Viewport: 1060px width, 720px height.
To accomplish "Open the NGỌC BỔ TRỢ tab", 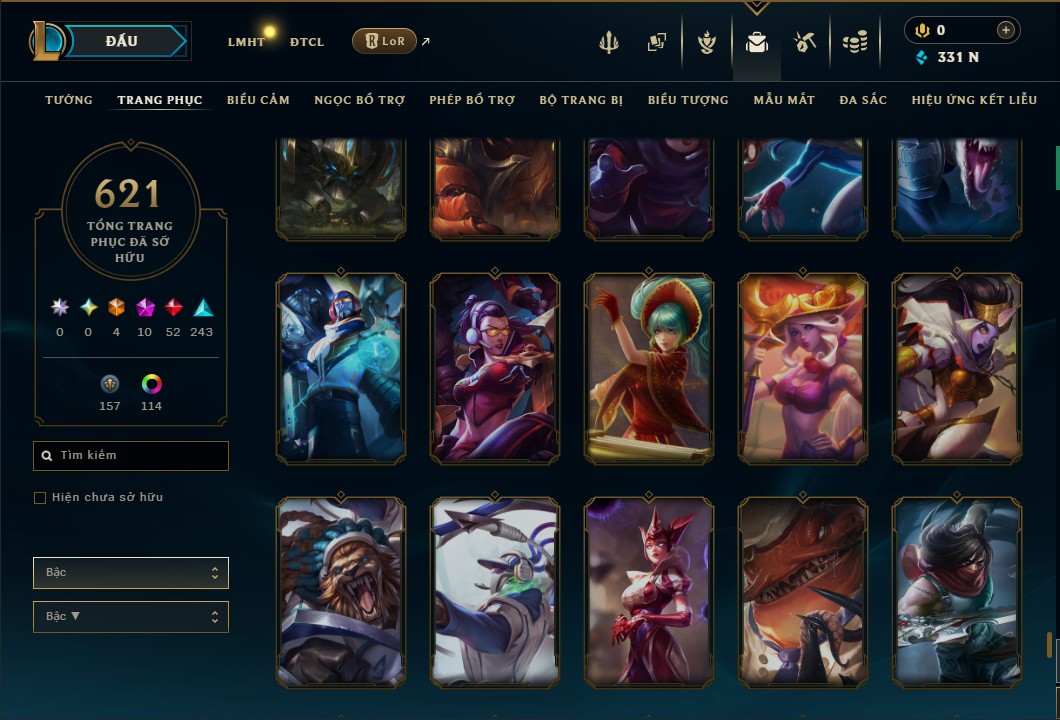I will (x=359, y=100).
